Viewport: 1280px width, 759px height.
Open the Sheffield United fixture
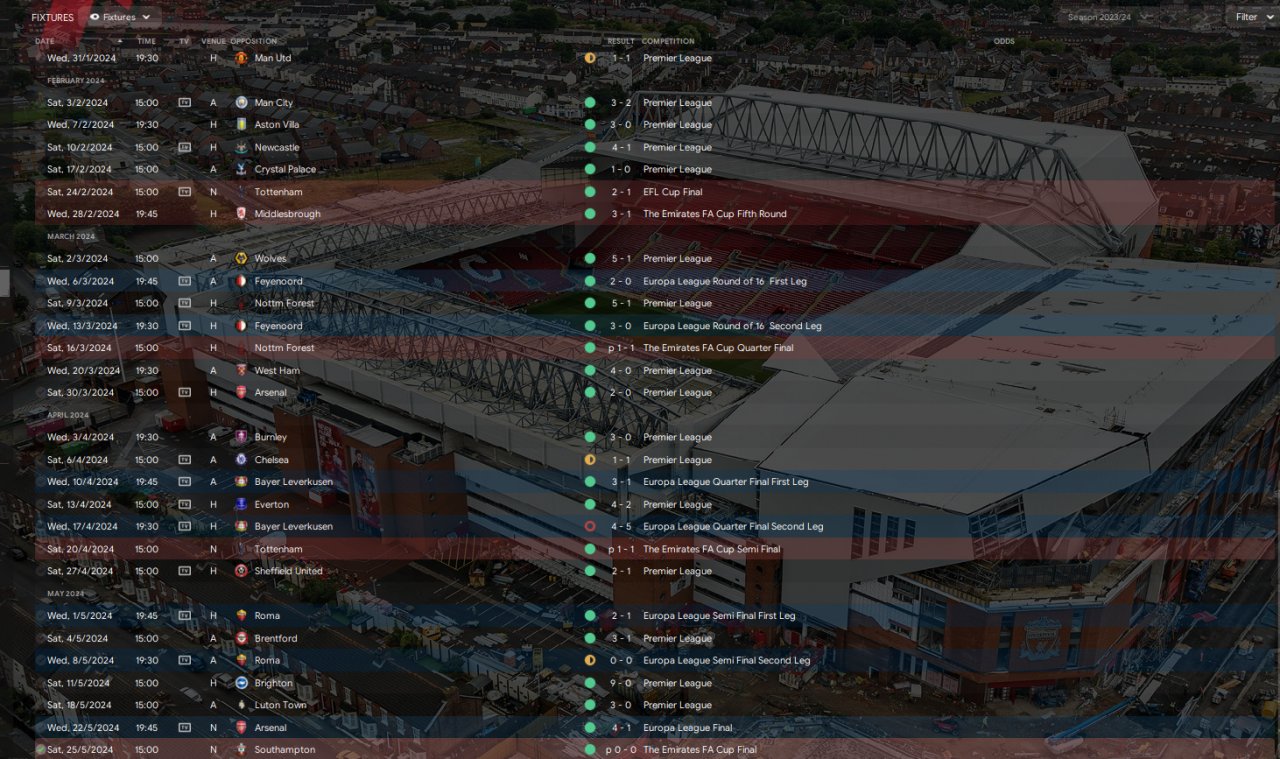pyautogui.click(x=288, y=571)
